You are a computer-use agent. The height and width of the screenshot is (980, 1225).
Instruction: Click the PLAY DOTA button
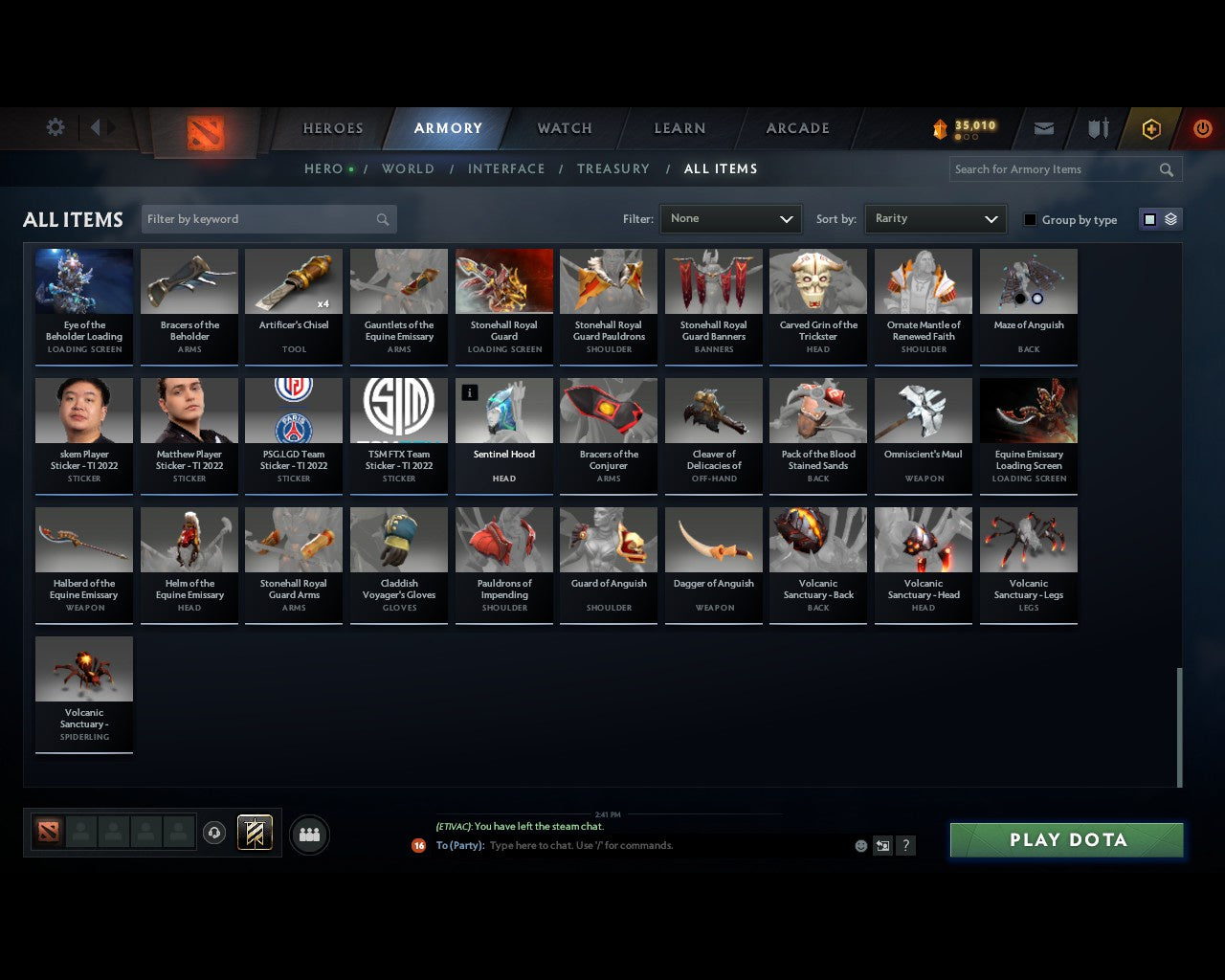1065,839
